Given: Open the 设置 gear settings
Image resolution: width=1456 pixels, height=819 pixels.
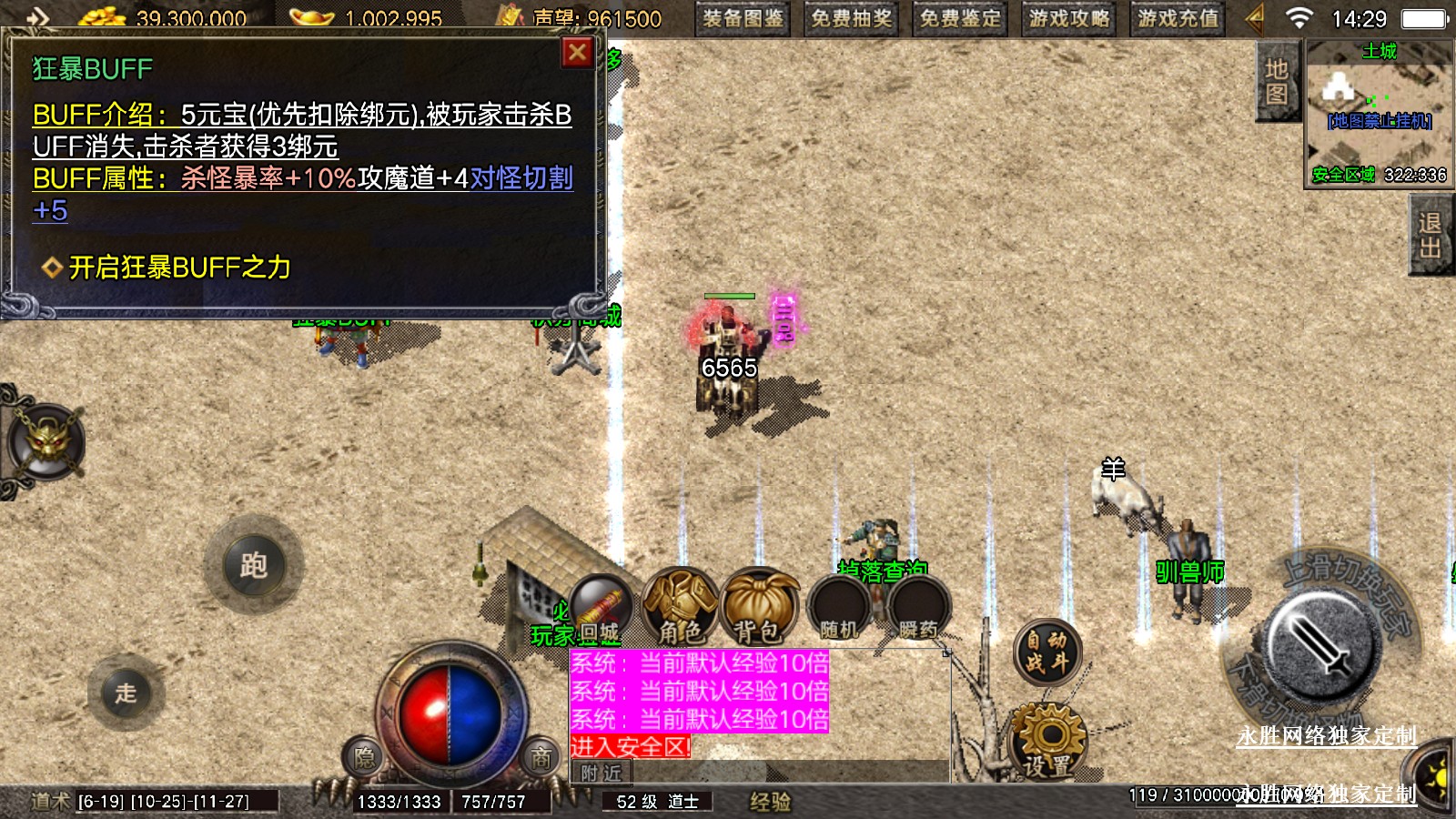Looking at the screenshot, I should click(x=1048, y=742).
